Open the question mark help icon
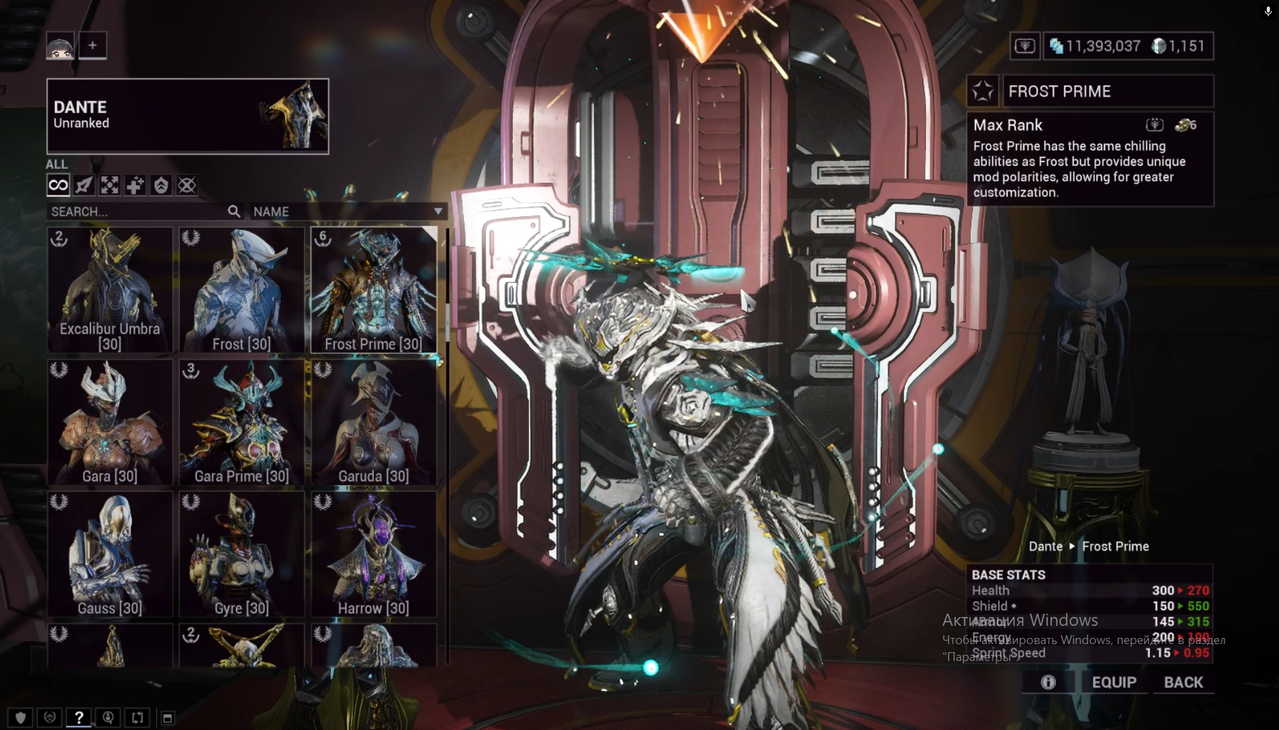Image resolution: width=1279 pixels, height=730 pixels. click(x=78, y=718)
